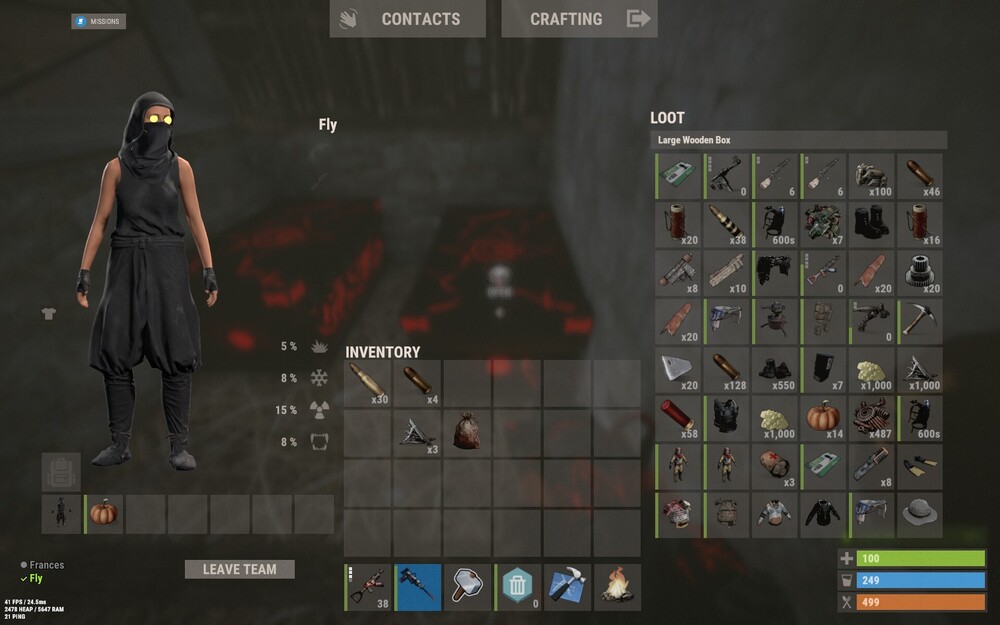Open the Contacts panel
1000x625 pixels.
click(407, 19)
